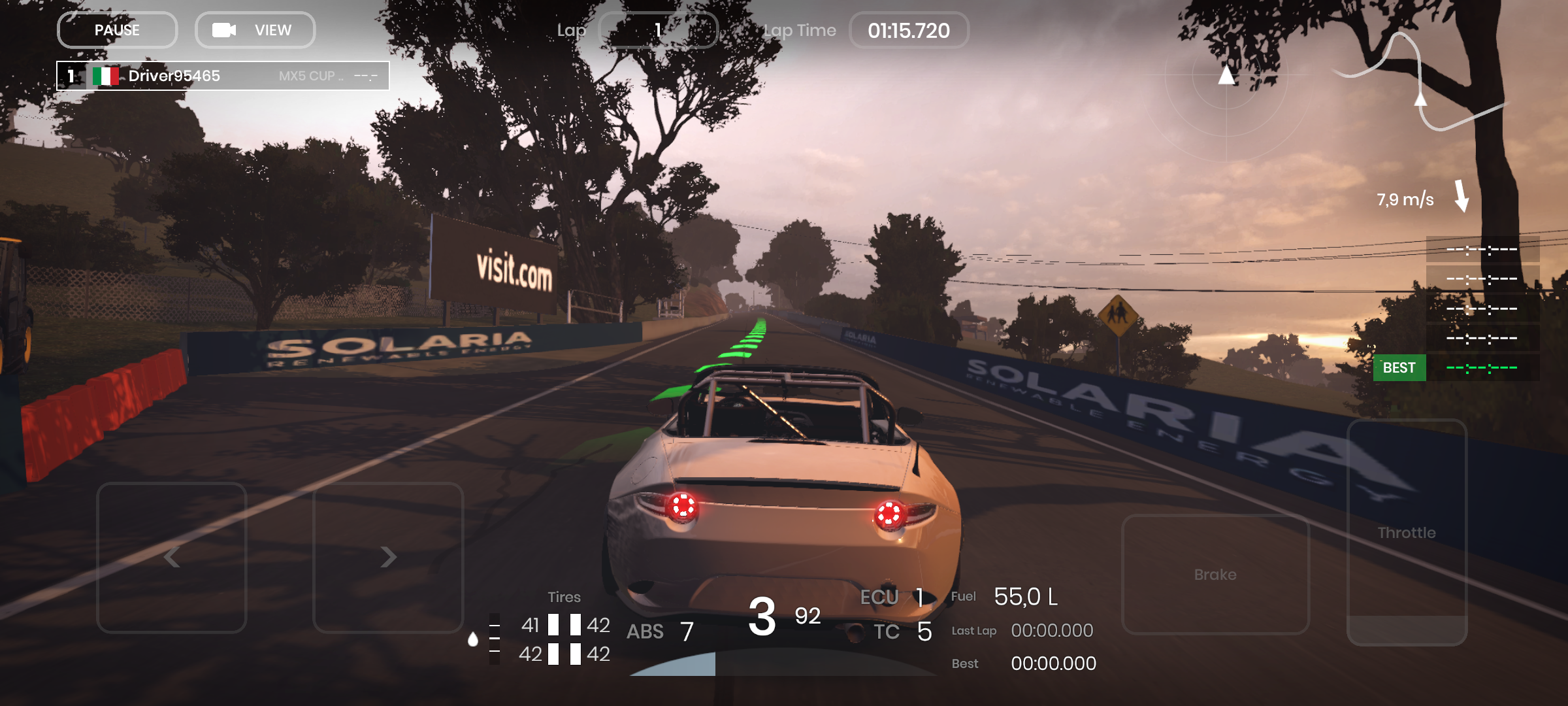Screen dimensions: 1568x706
Task: Select the Driver95465 leaderboard row
Action: click(223, 76)
